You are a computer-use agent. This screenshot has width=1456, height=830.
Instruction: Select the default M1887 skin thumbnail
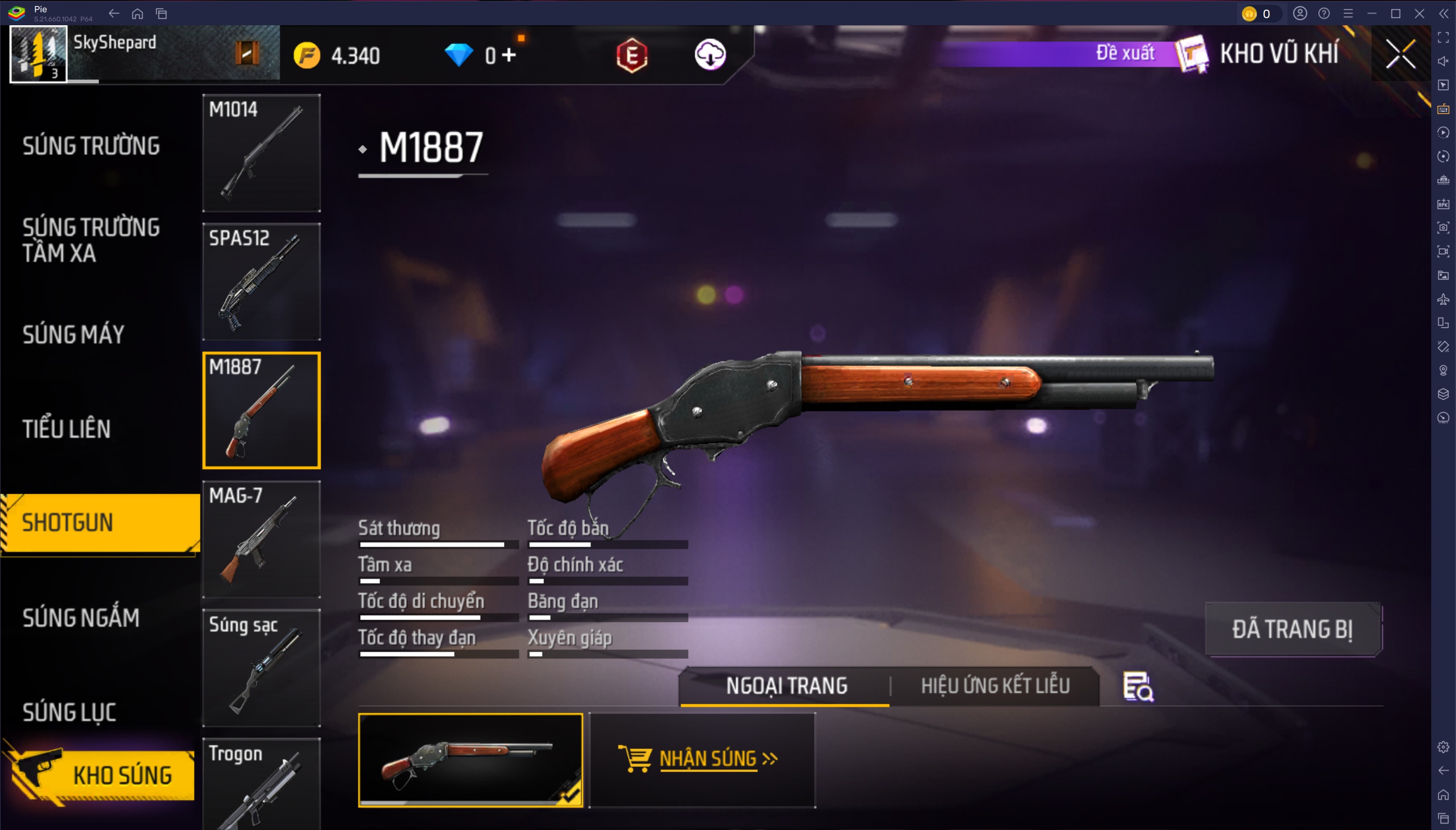pyautogui.click(x=470, y=759)
